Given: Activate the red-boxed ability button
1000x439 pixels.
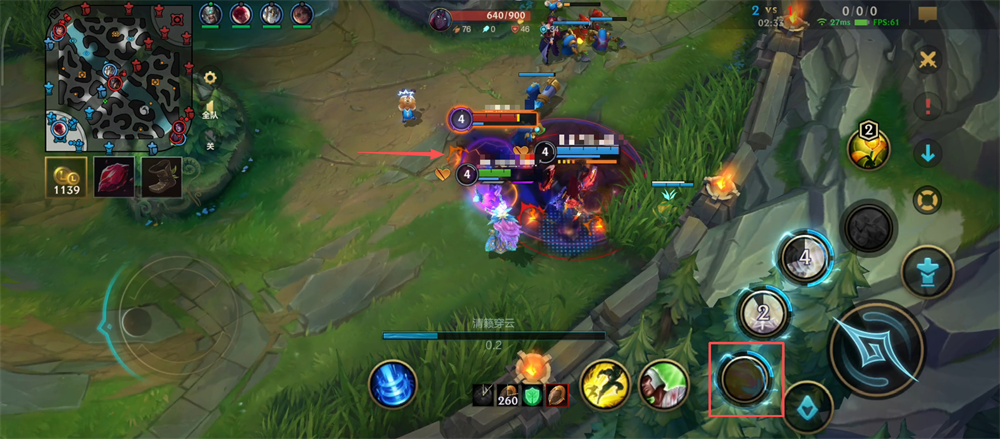Looking at the screenshot, I should pos(745,380).
